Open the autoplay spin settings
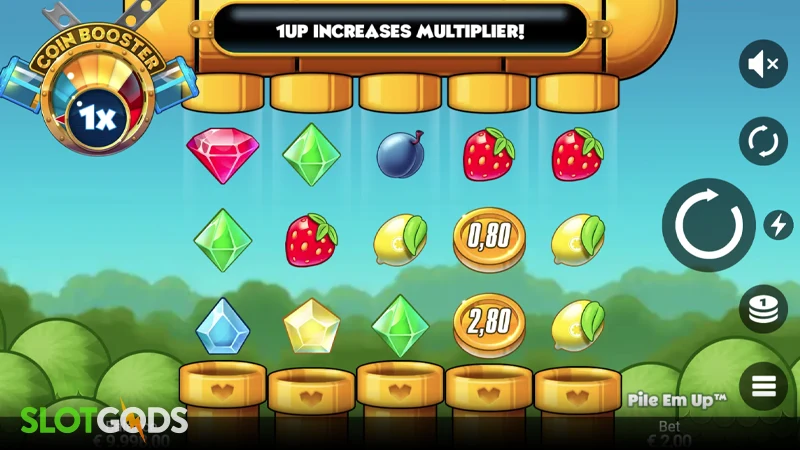The height and width of the screenshot is (450, 800). (x=763, y=141)
